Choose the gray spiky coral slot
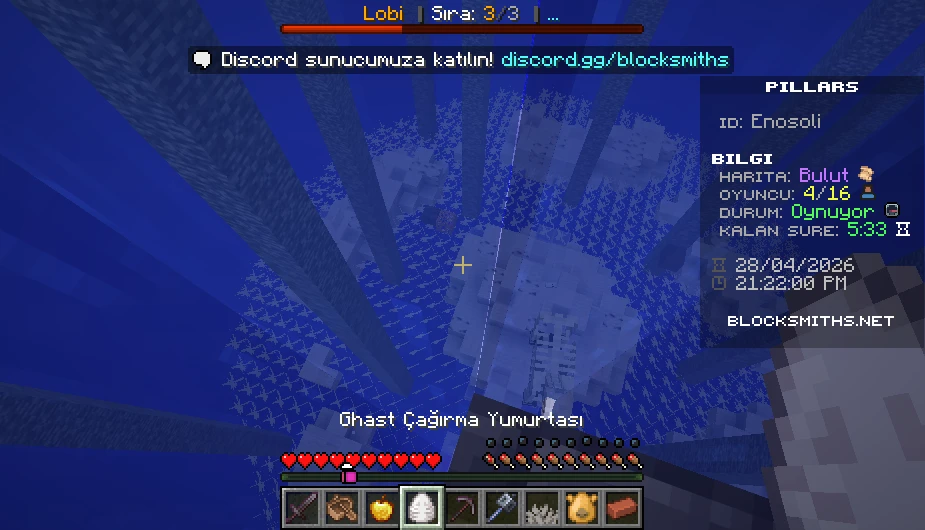The width and height of the screenshot is (925, 530). 541,507
